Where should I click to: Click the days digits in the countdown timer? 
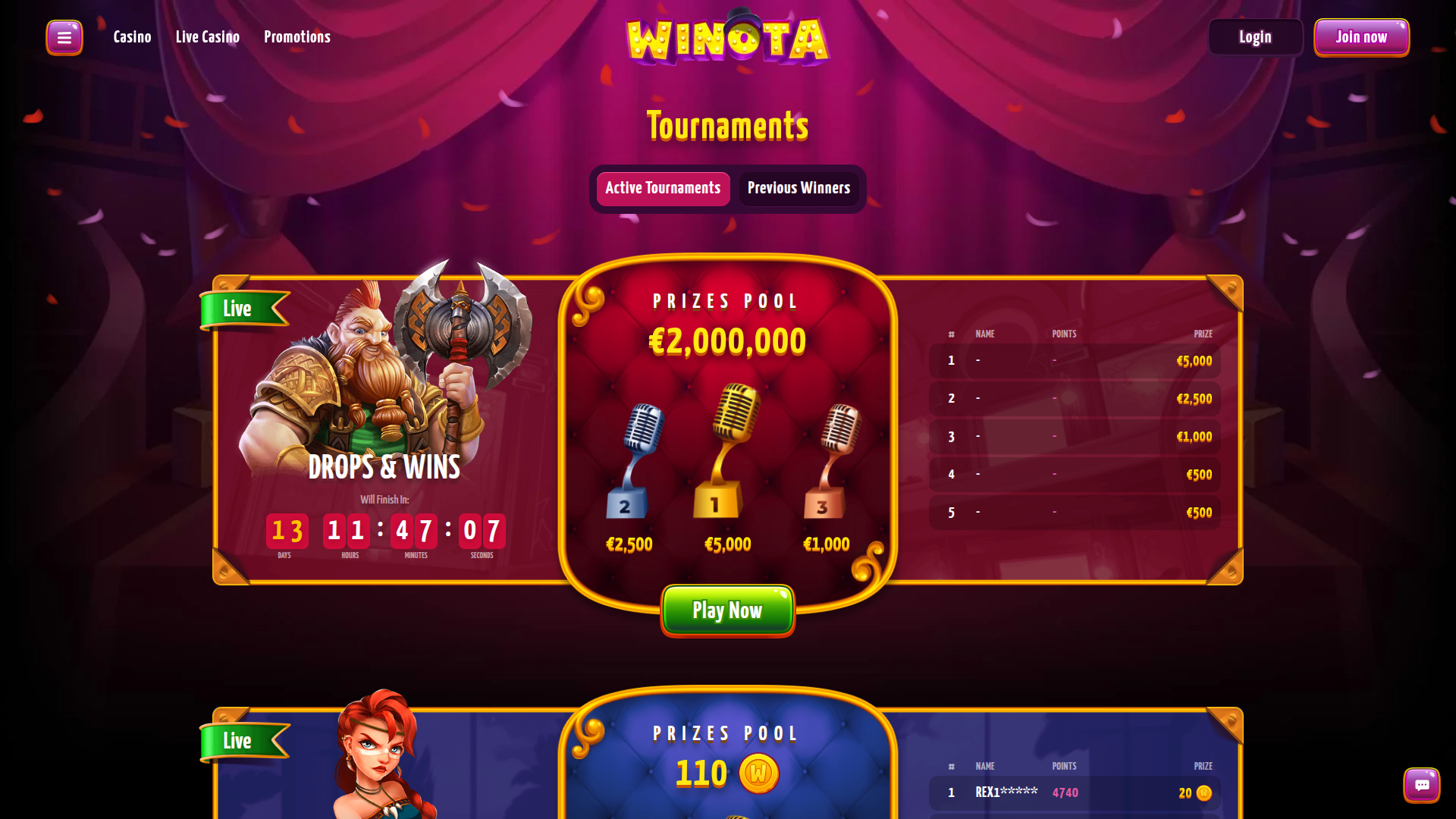tap(287, 532)
